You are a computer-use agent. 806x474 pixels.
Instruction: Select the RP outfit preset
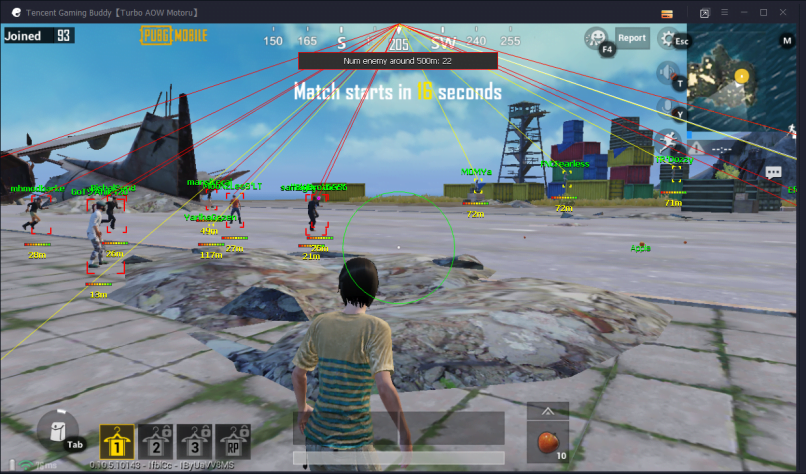pyautogui.click(x=232, y=440)
